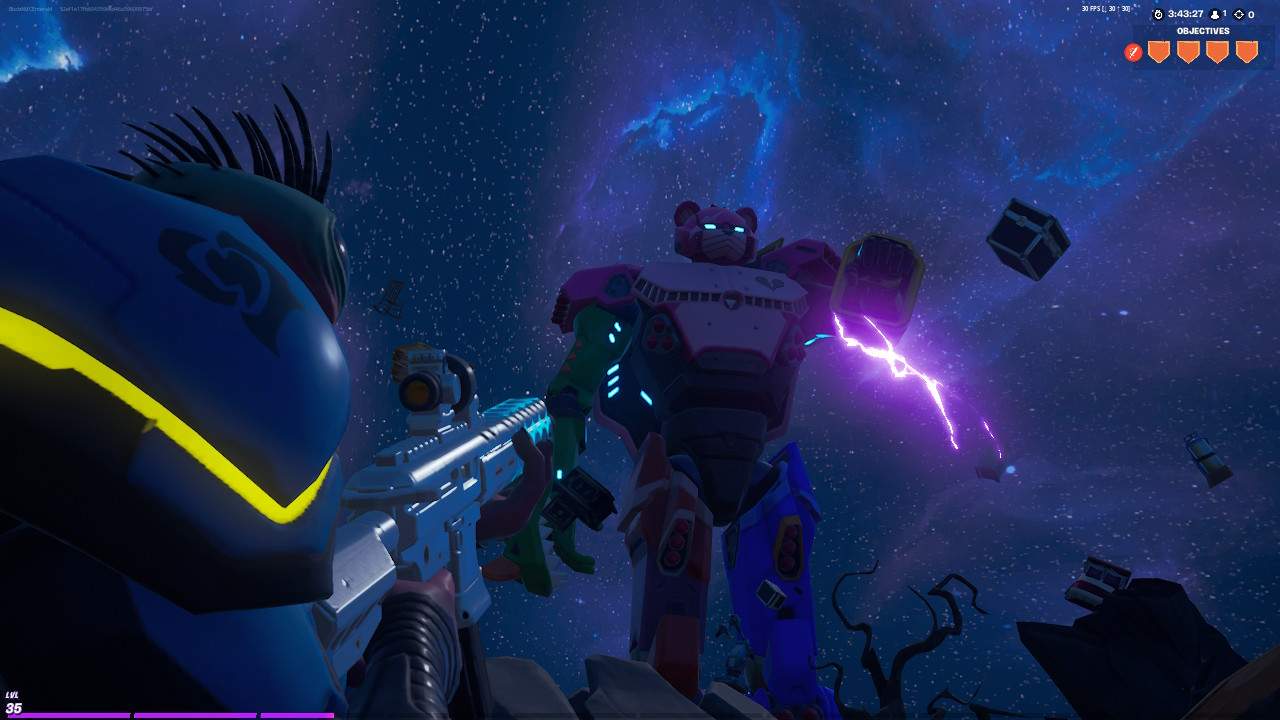Select the third objective shield badge

[1216, 49]
